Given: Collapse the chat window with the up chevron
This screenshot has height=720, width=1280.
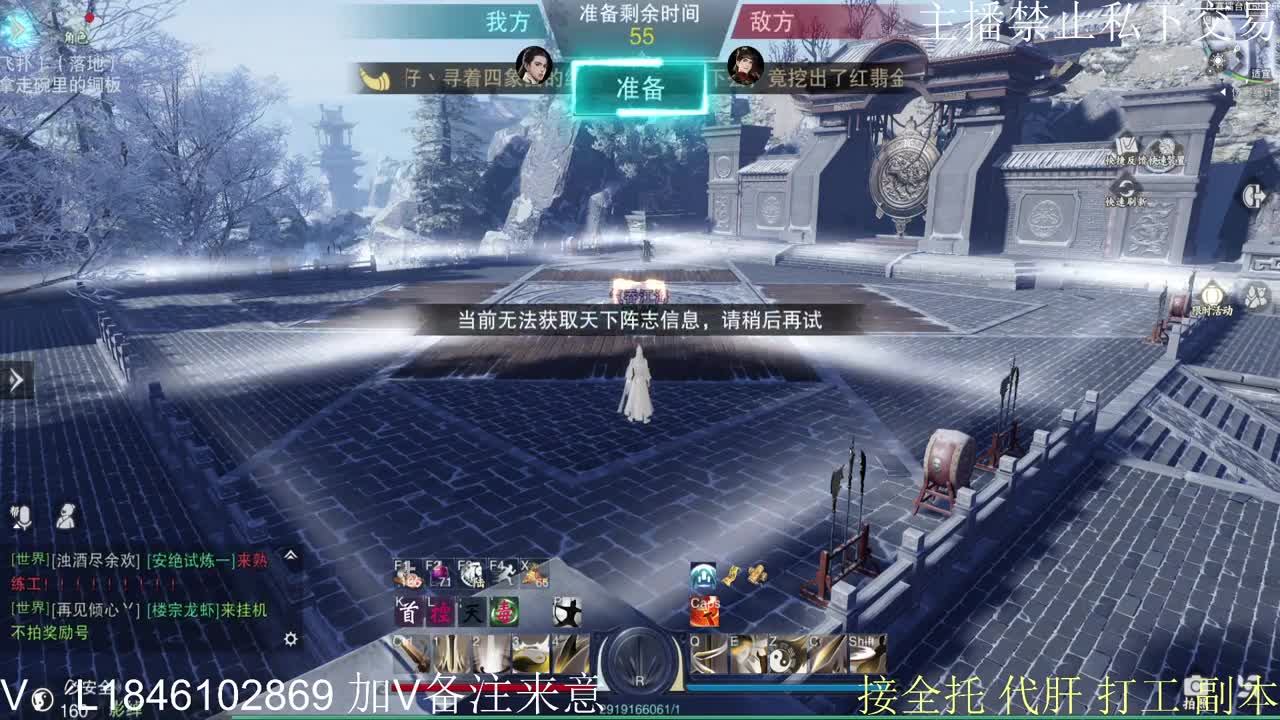Looking at the screenshot, I should click(290, 555).
